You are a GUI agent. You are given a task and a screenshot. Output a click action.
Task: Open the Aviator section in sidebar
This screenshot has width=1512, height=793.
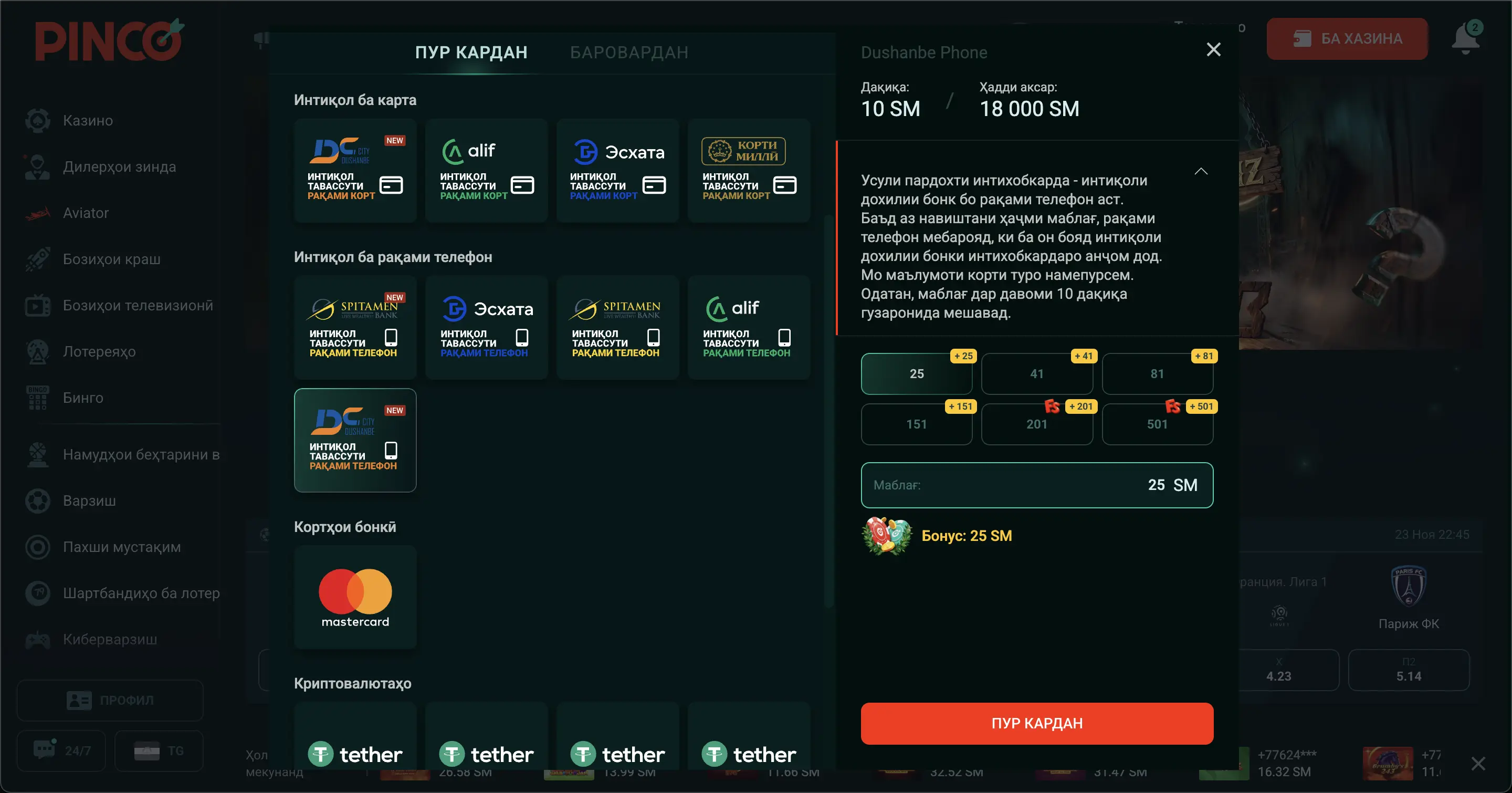pos(86,213)
